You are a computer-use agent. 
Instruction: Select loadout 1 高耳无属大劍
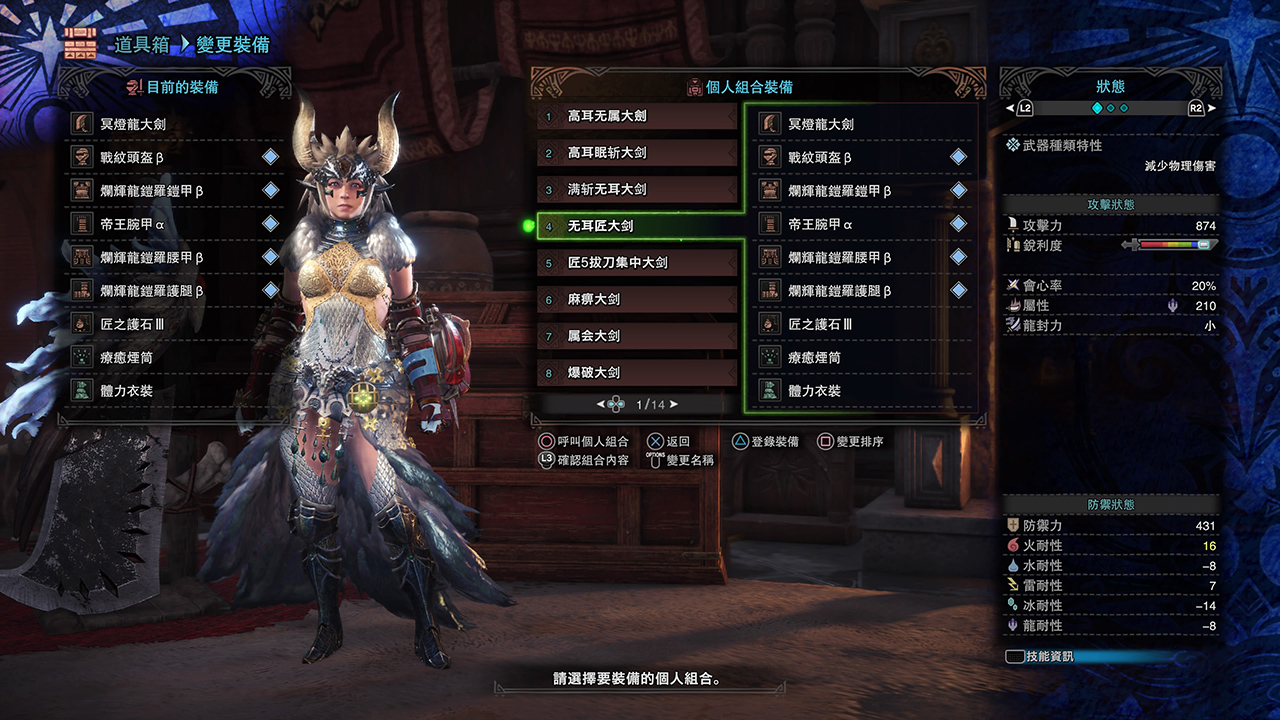point(637,116)
